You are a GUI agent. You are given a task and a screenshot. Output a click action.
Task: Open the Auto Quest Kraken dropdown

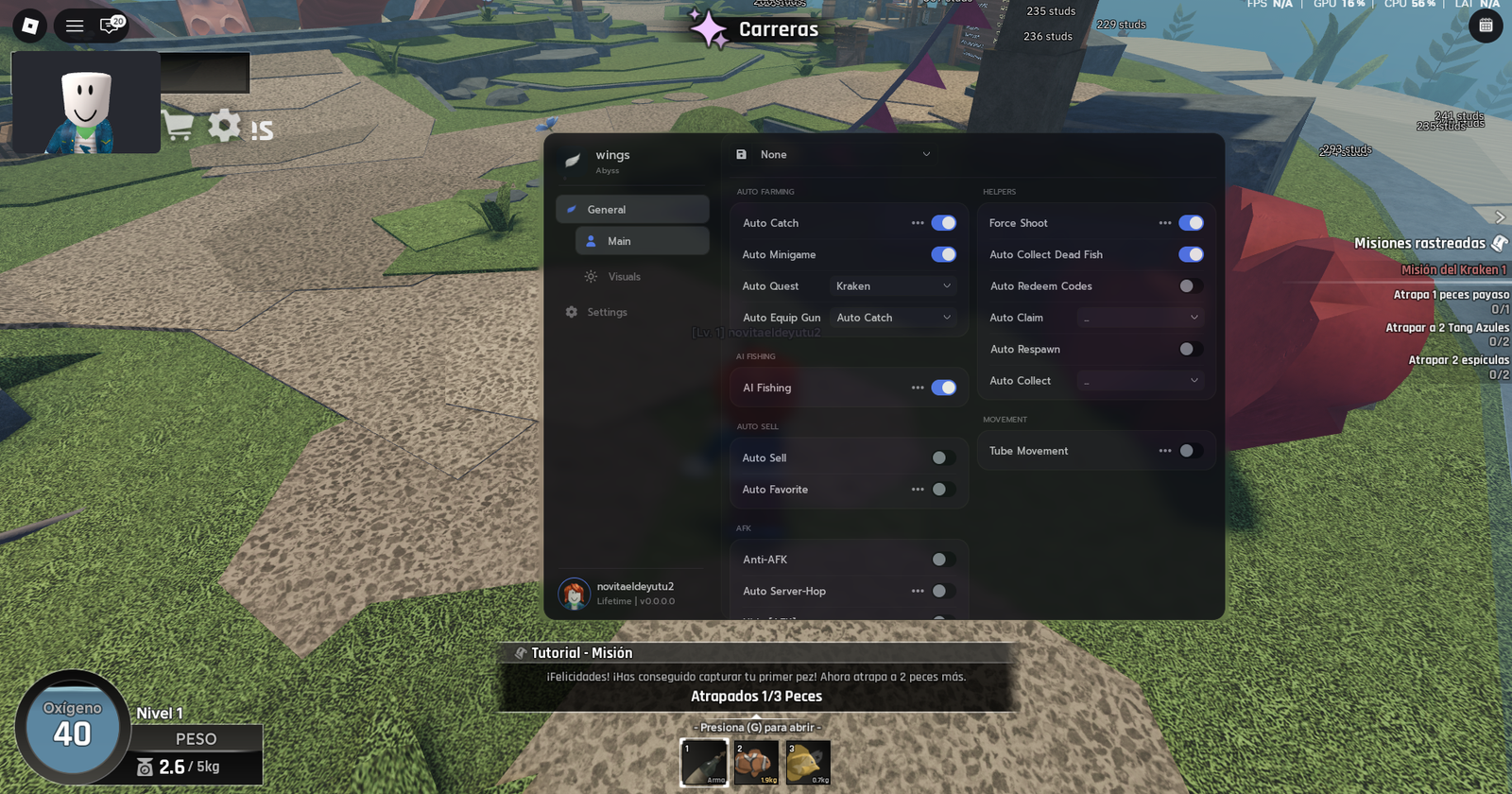[x=891, y=285]
